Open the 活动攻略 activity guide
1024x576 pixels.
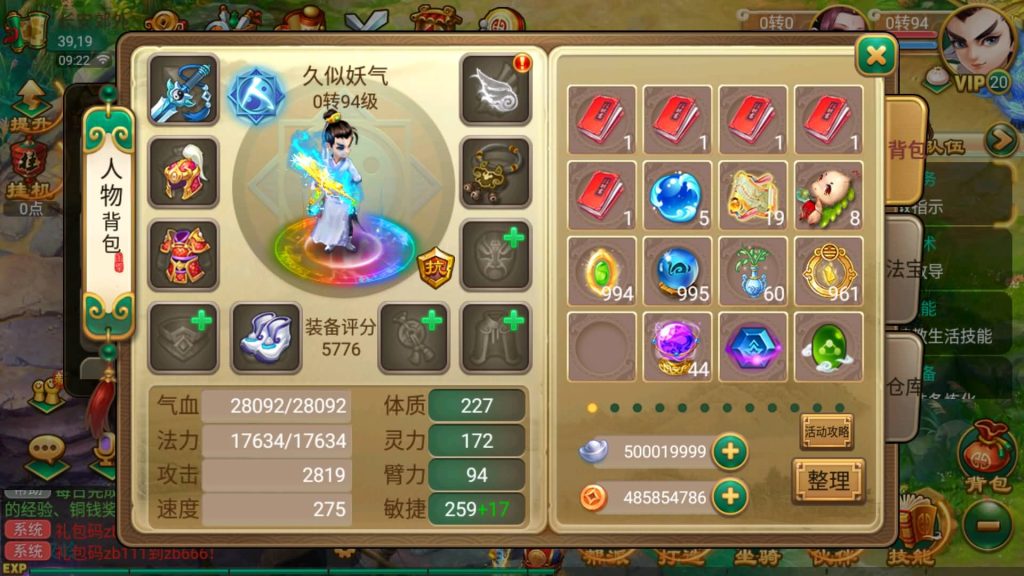point(826,432)
